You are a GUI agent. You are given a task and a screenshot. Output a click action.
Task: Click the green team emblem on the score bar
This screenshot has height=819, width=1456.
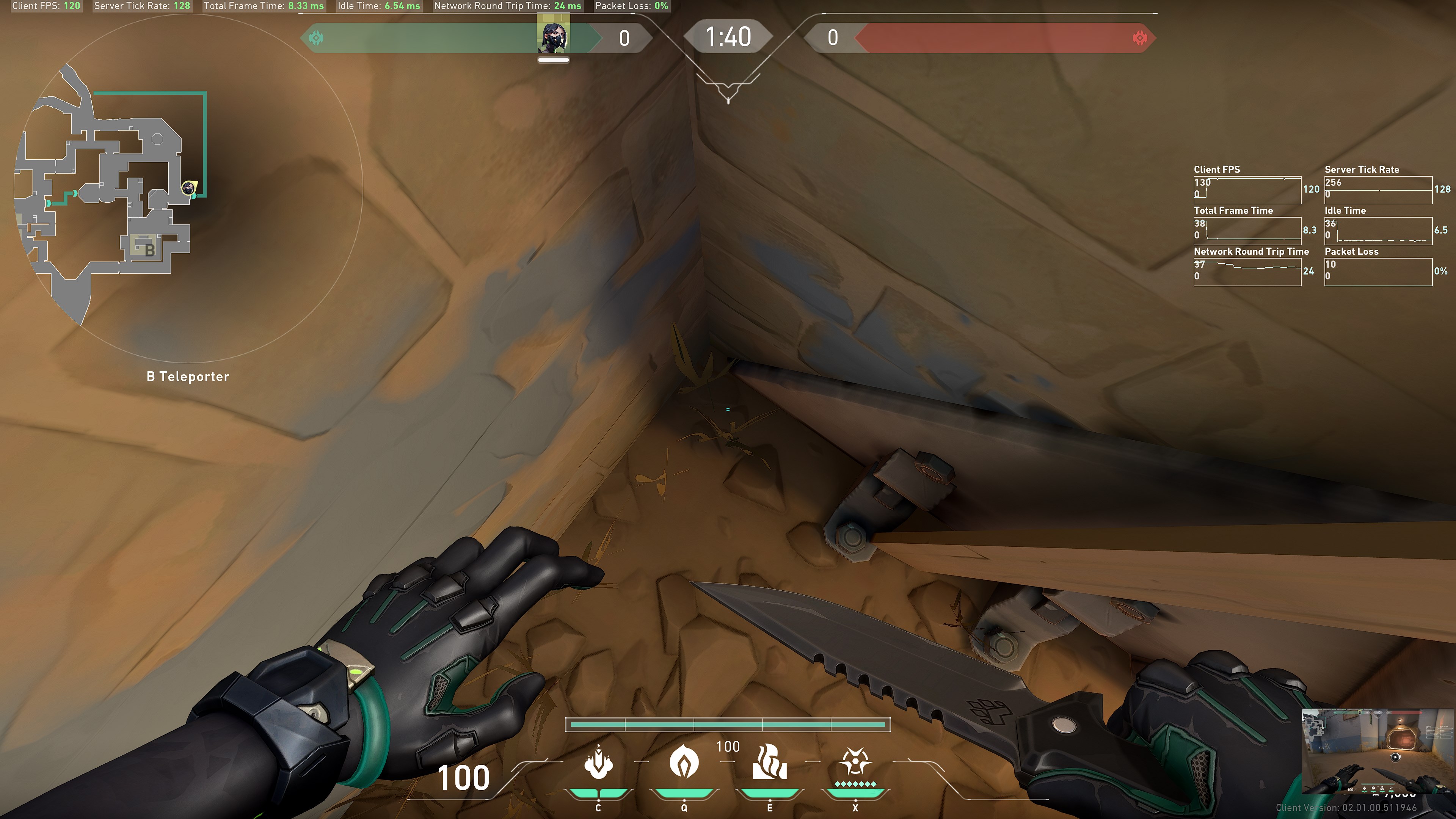(x=317, y=38)
